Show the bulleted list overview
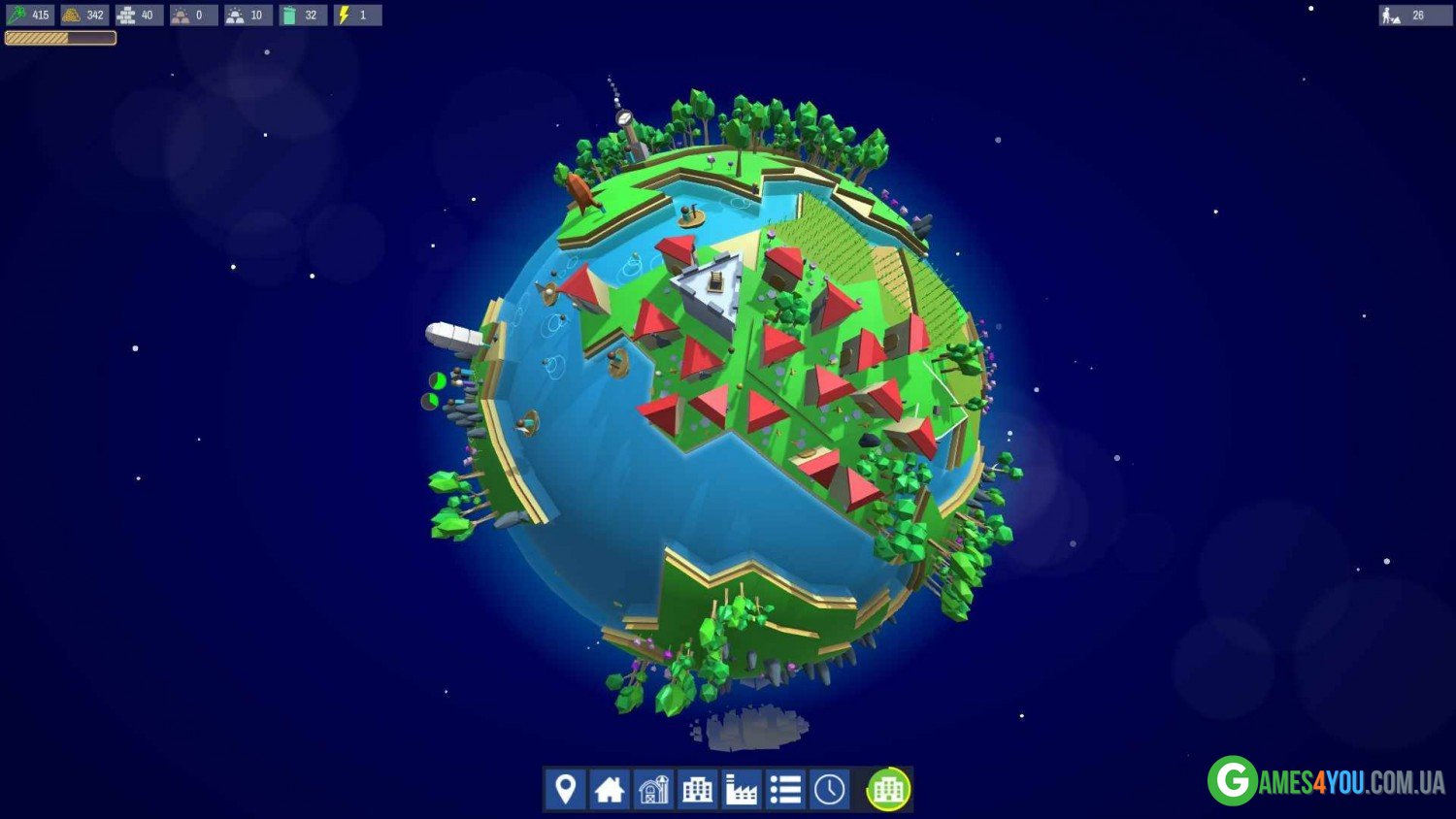Viewport: 1456px width, 819px height. [785, 789]
